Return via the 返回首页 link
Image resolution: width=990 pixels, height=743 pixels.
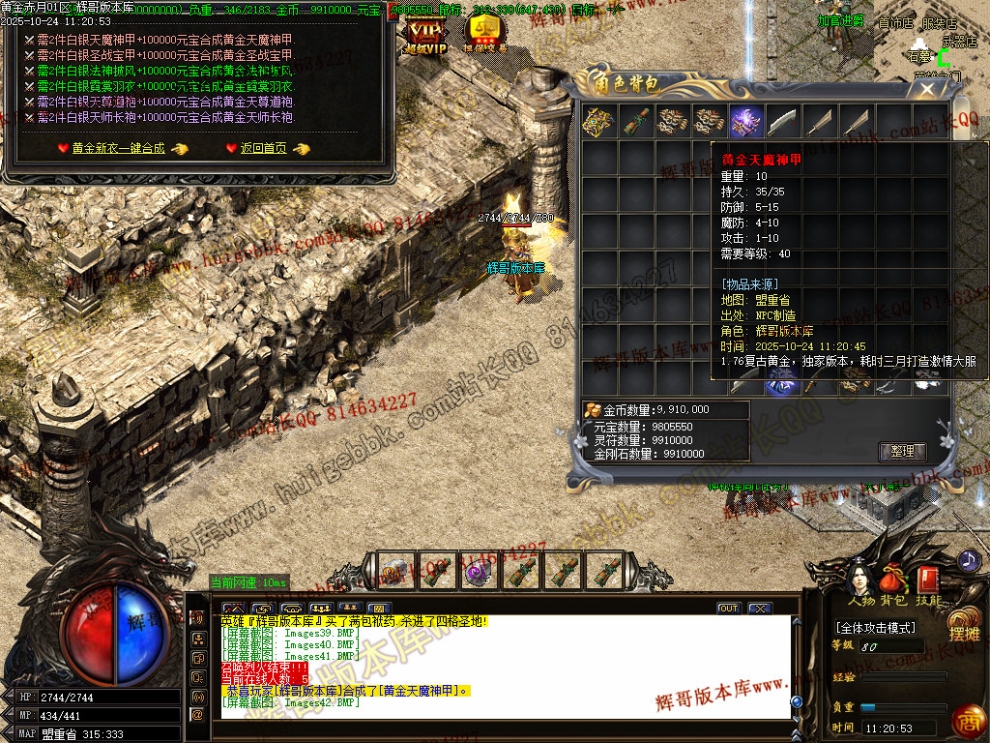pos(263,148)
